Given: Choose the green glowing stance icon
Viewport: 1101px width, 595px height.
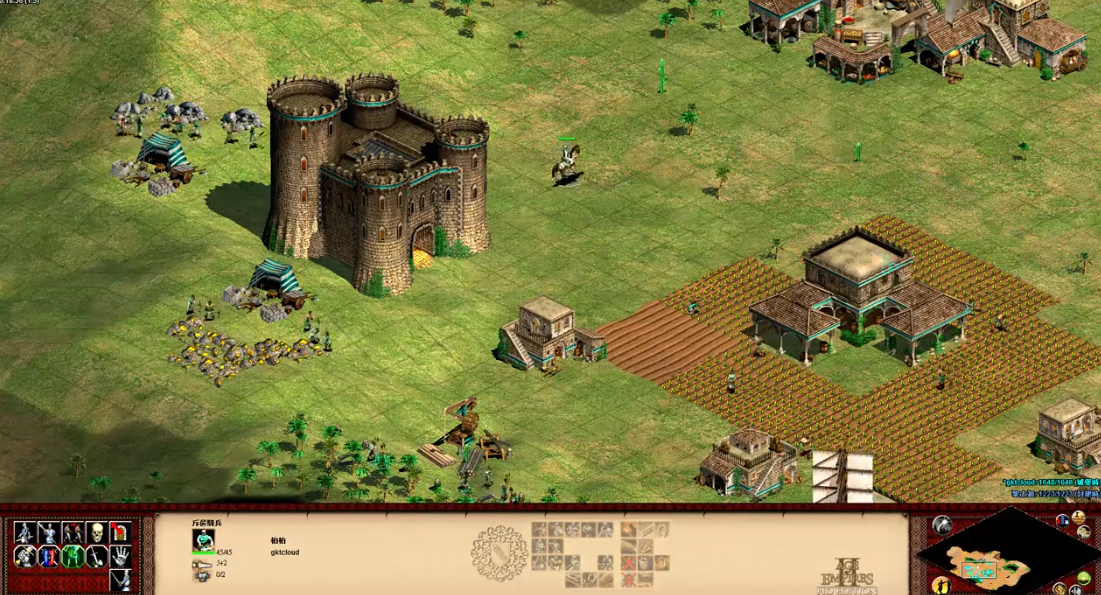Looking at the screenshot, I should [72, 556].
